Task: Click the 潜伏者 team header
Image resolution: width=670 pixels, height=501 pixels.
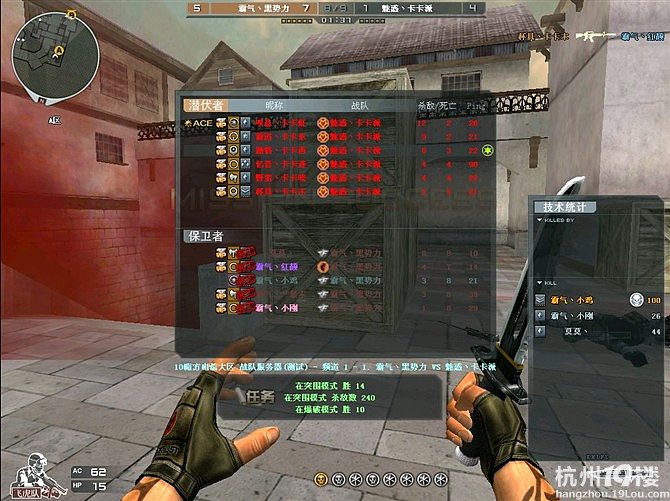Action: (x=205, y=105)
